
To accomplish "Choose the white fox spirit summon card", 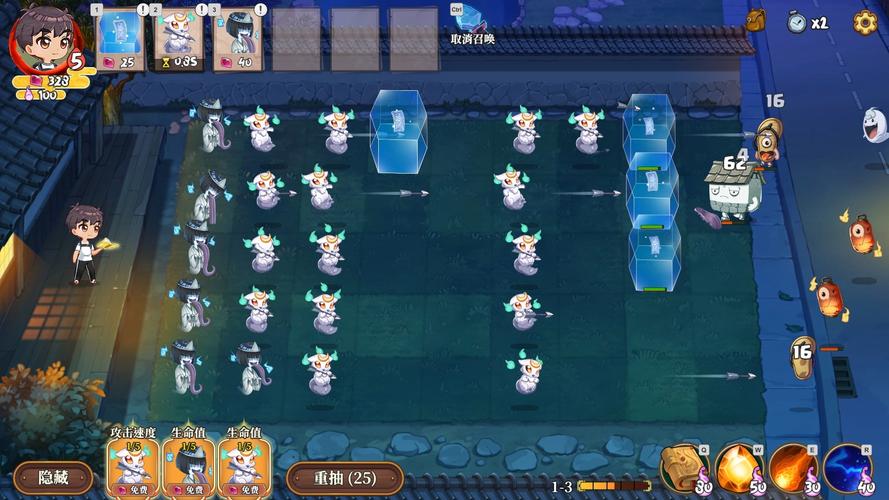I will click(179, 40).
